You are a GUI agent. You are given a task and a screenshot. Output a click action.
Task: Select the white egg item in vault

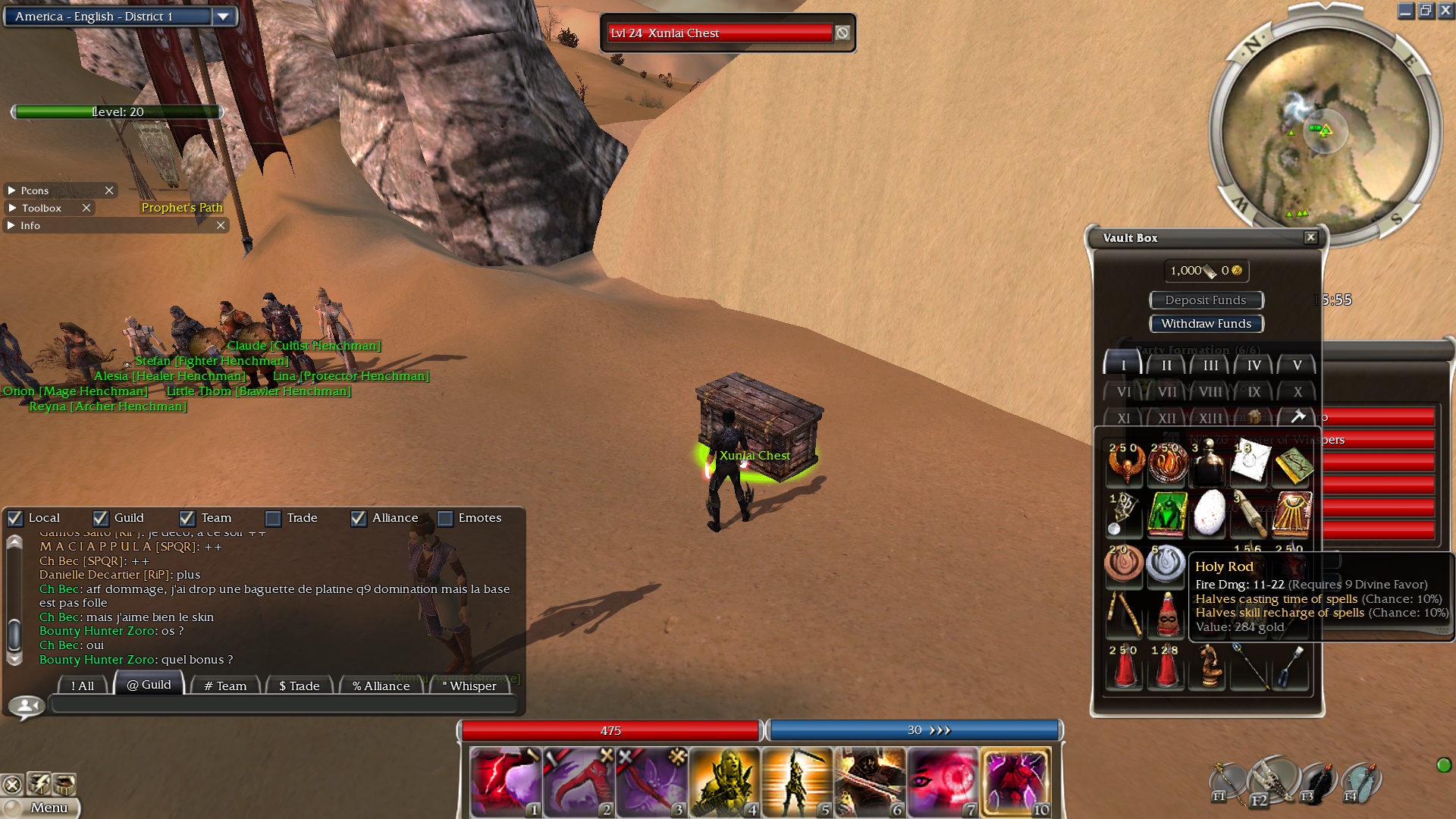(1210, 513)
